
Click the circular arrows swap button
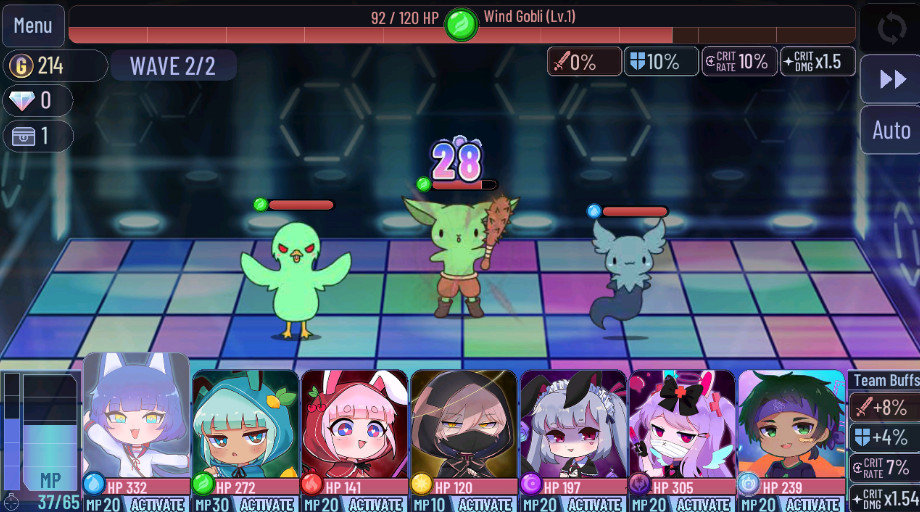(x=890, y=27)
